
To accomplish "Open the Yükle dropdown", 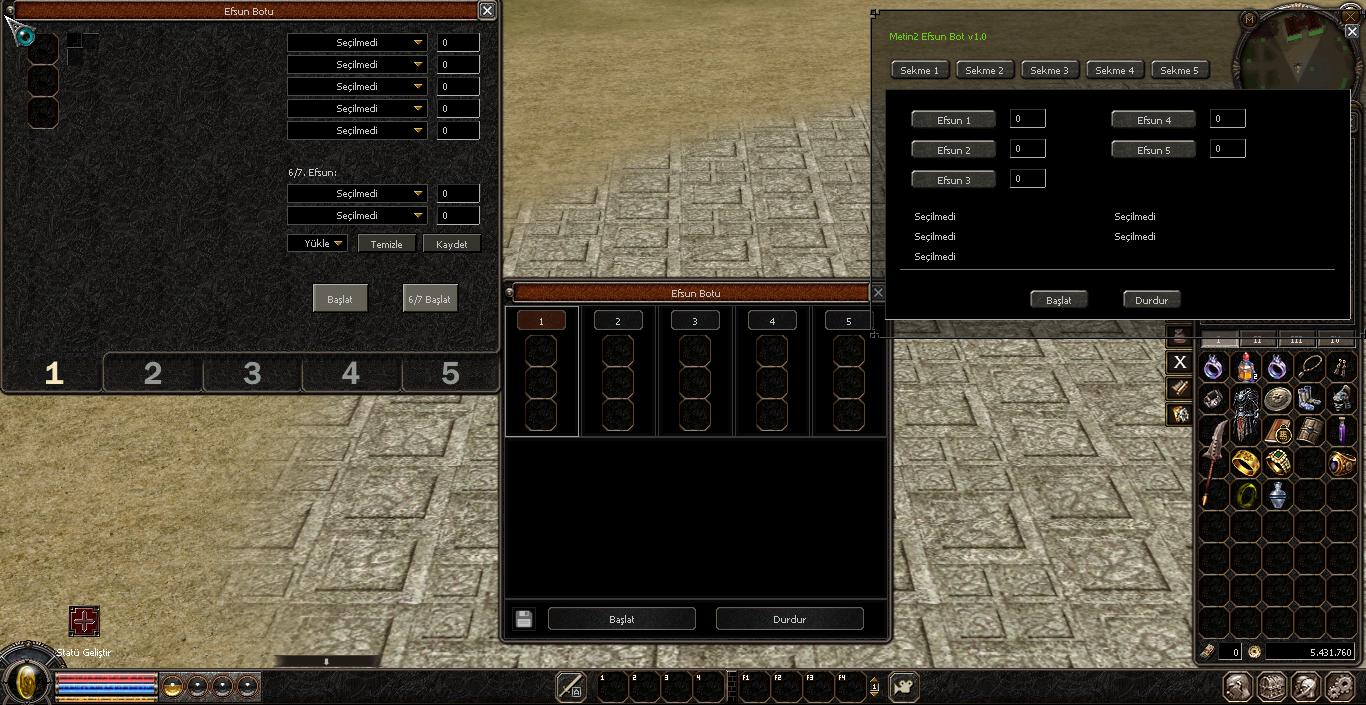I will pos(318,243).
